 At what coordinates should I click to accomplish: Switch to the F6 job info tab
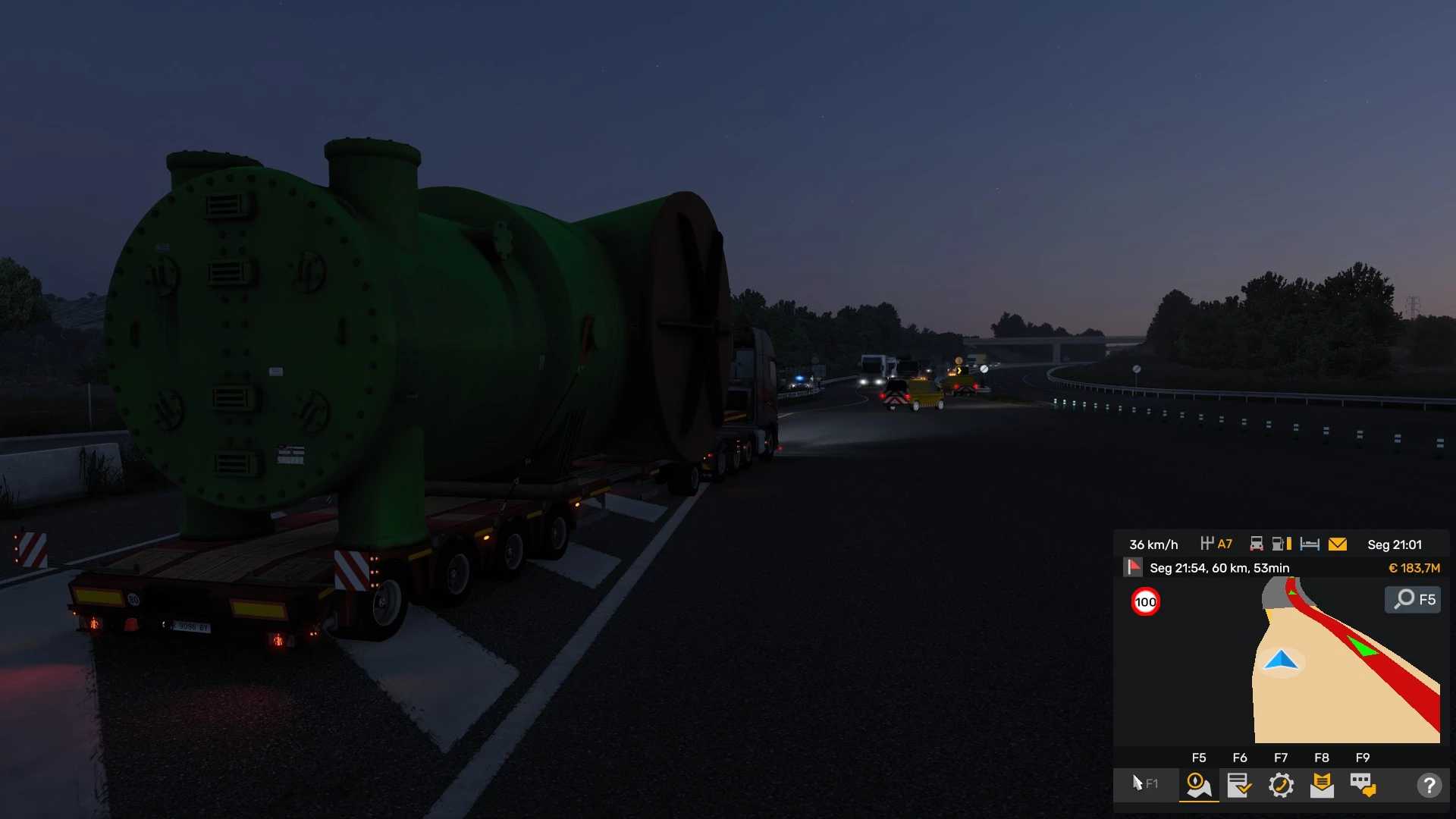pos(1240,785)
